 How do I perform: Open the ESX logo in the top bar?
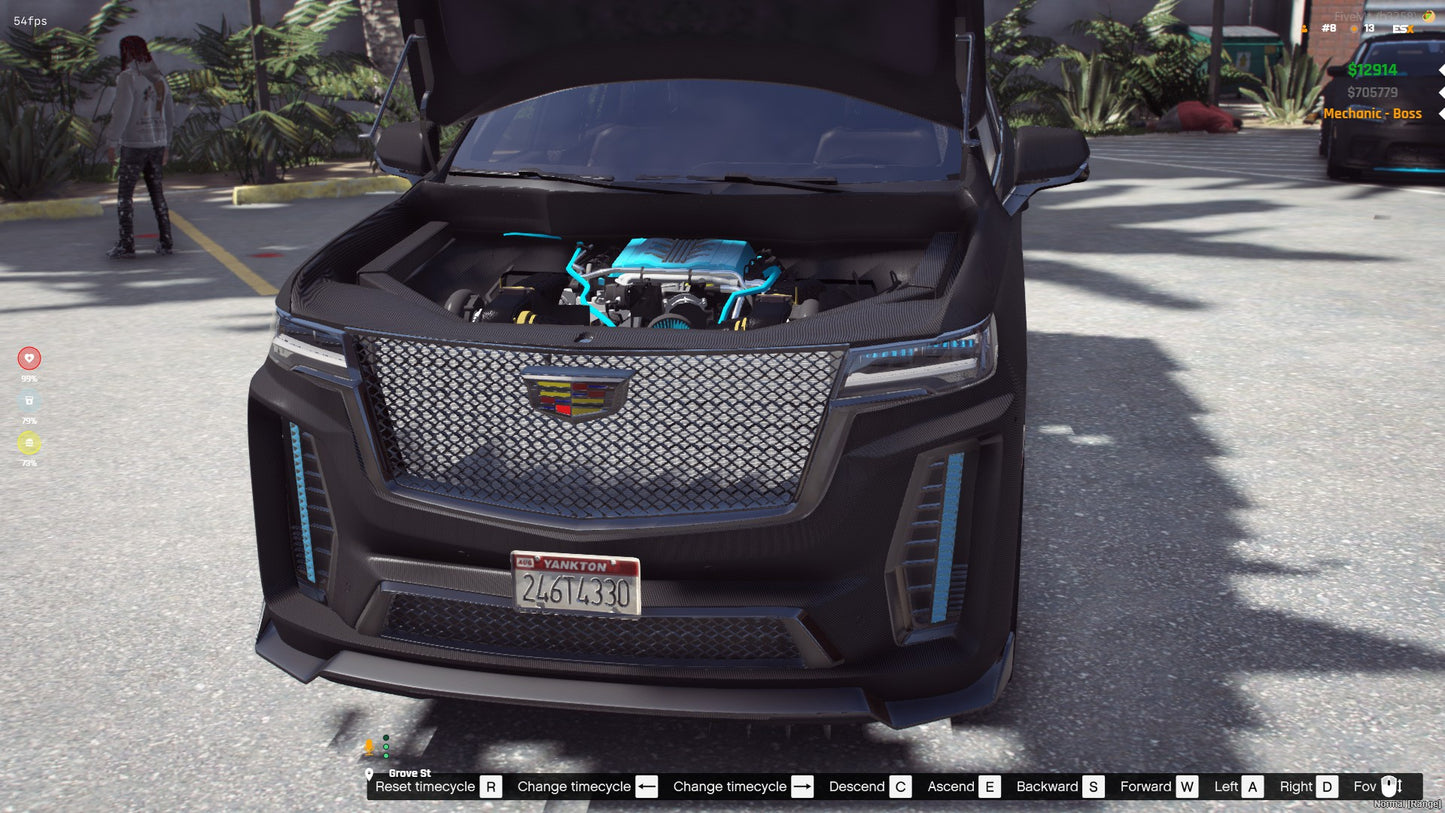1403,28
